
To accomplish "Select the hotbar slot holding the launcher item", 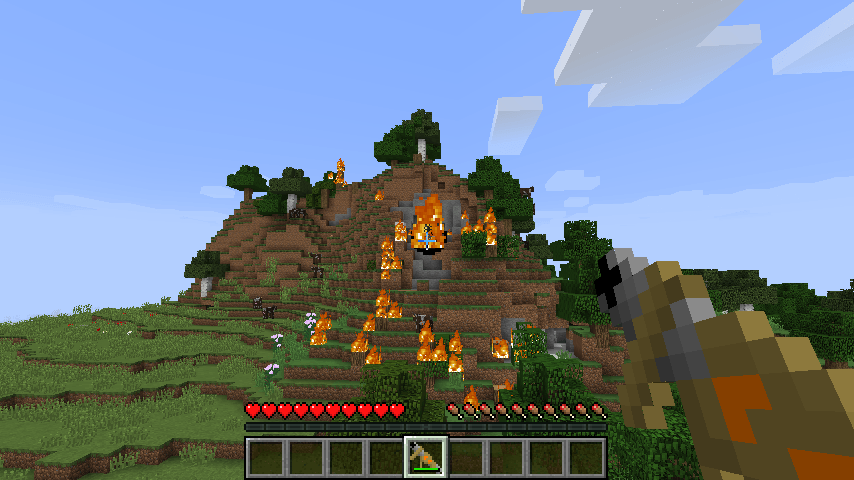I will [x=425, y=457].
